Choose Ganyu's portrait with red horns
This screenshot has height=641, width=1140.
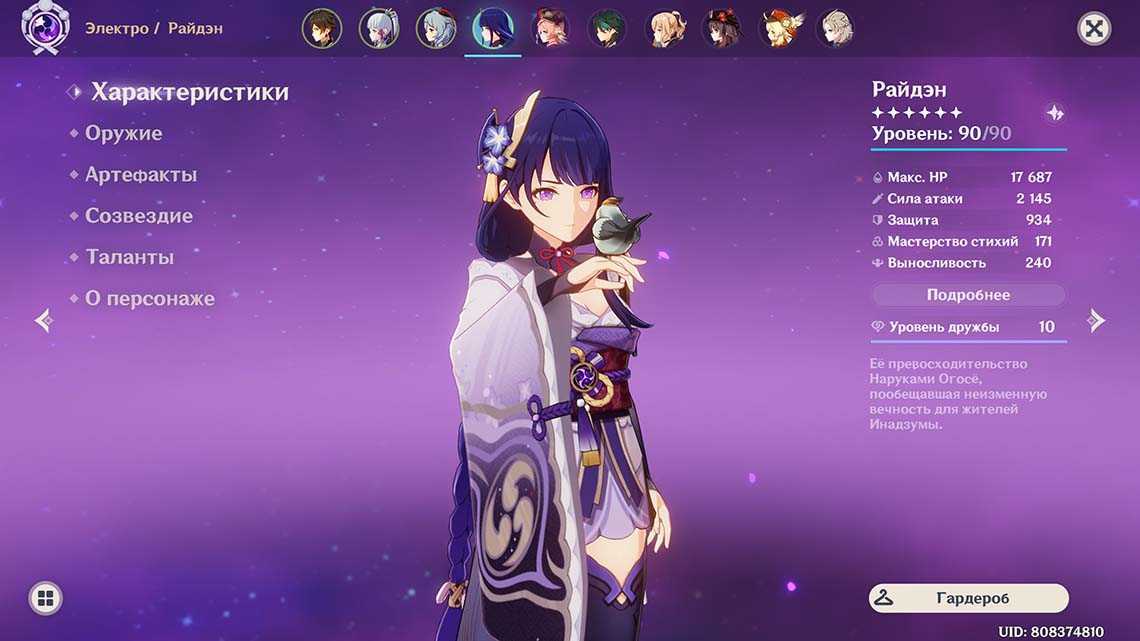pyautogui.click(x=436, y=29)
